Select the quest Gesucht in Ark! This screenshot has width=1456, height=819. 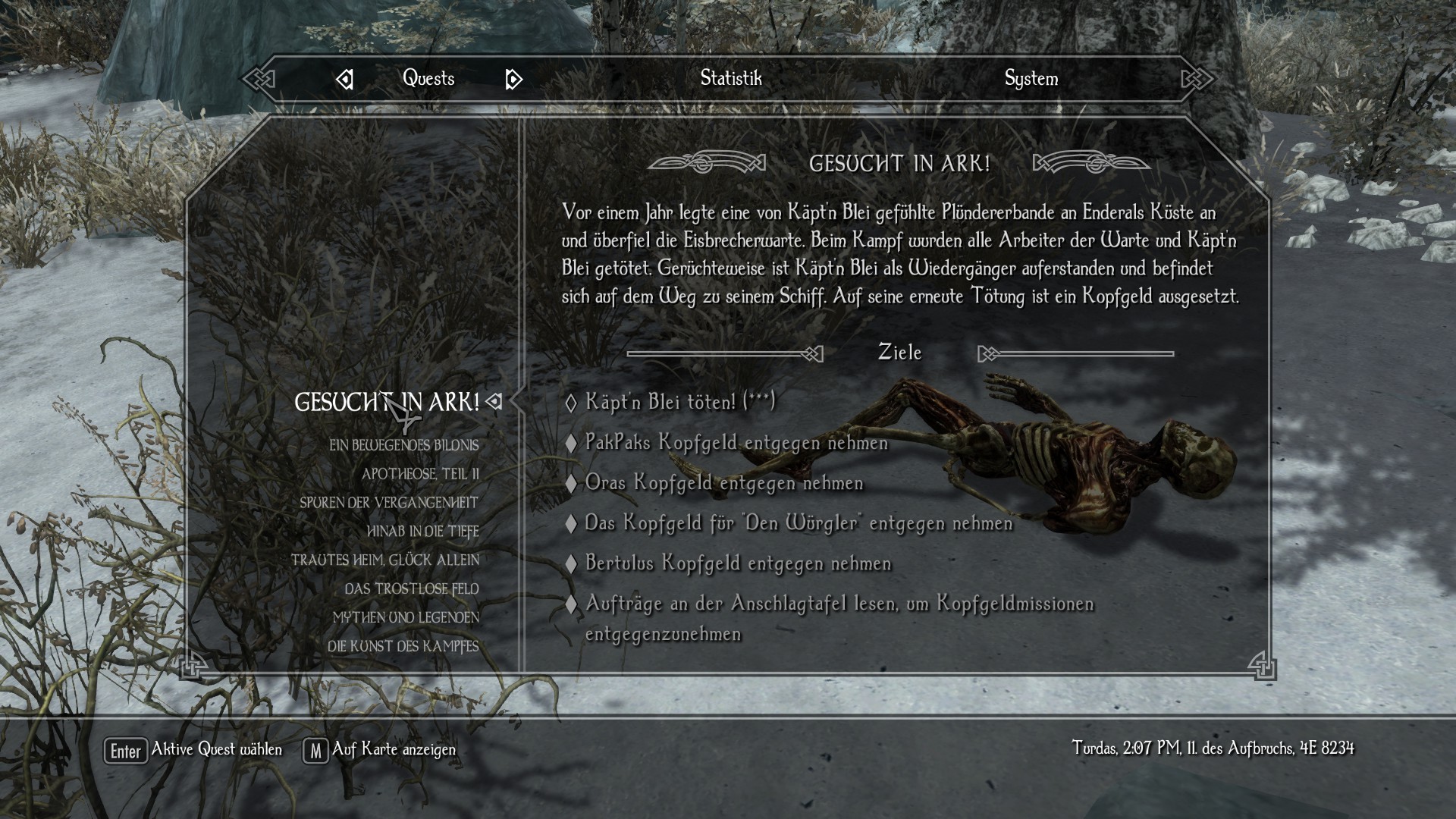(x=387, y=402)
